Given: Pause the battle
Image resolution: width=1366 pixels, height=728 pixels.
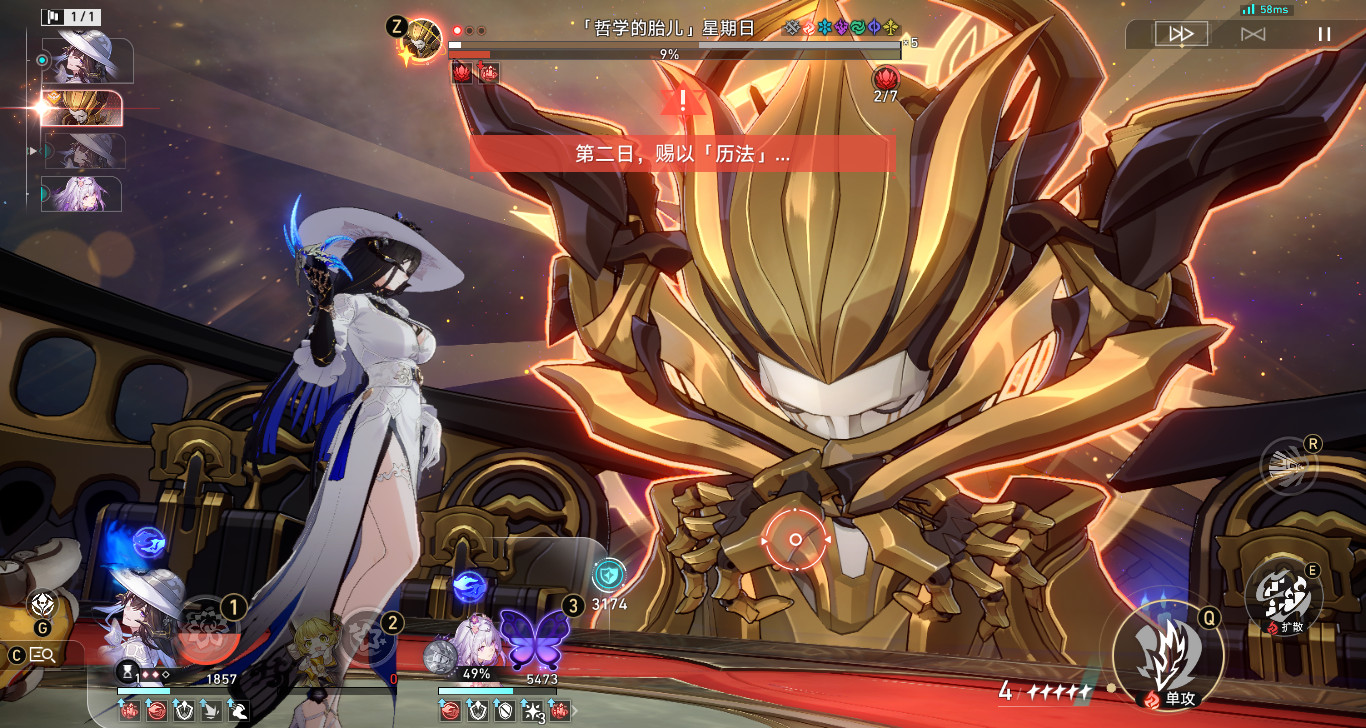Looking at the screenshot, I should 1324,34.
